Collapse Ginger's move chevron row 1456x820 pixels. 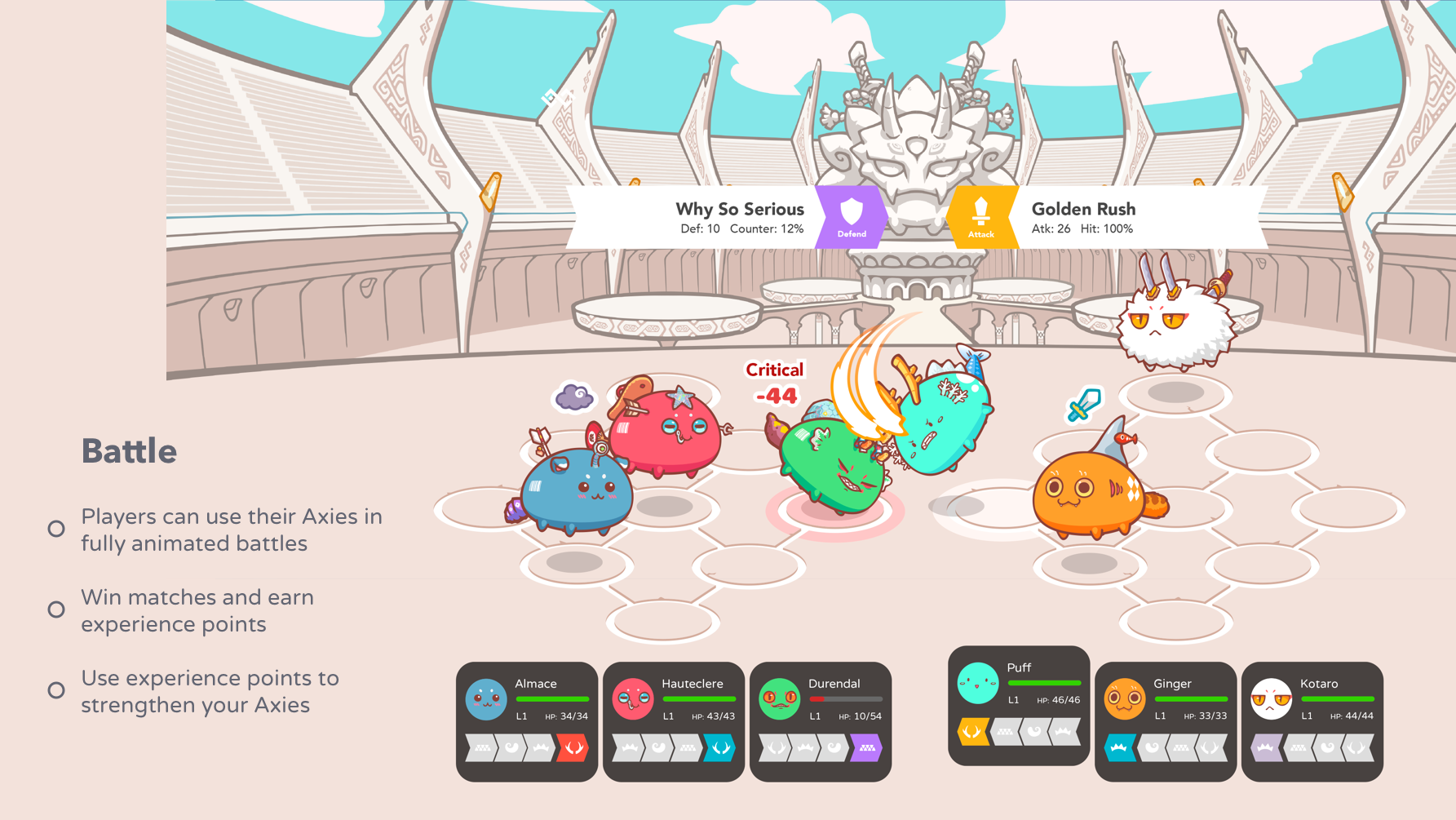coord(1166,747)
